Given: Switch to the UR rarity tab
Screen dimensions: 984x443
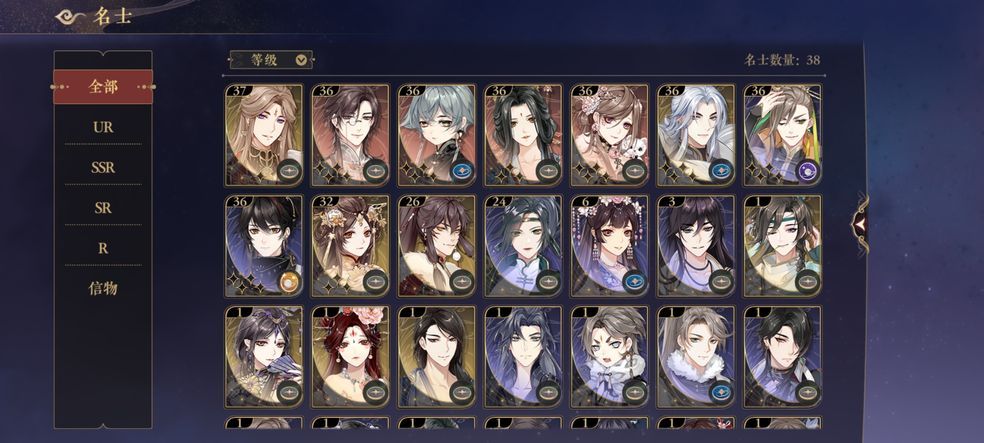Looking at the screenshot, I should 103,127.
